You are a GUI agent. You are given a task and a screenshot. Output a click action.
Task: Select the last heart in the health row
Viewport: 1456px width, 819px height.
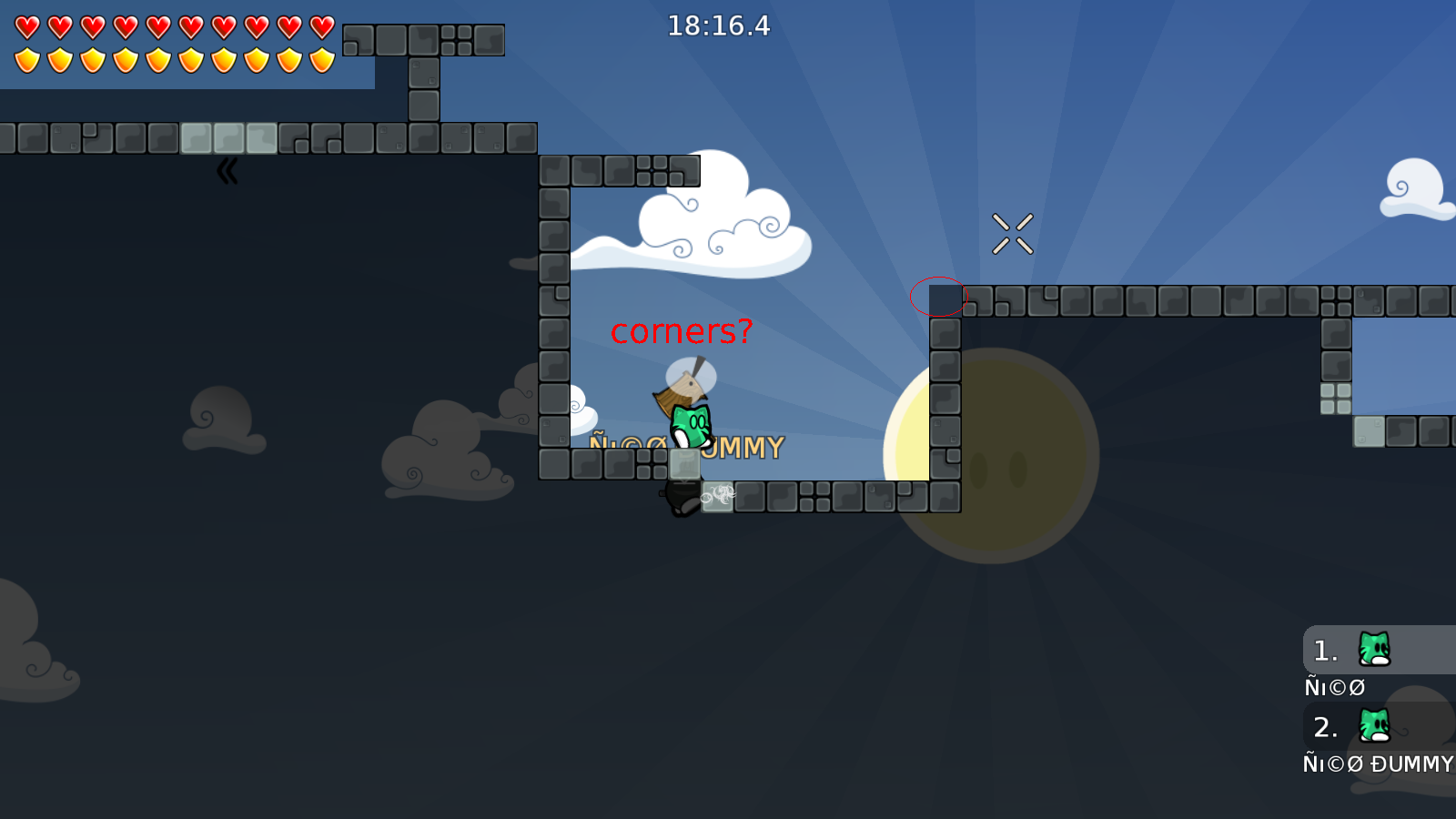click(x=320, y=26)
